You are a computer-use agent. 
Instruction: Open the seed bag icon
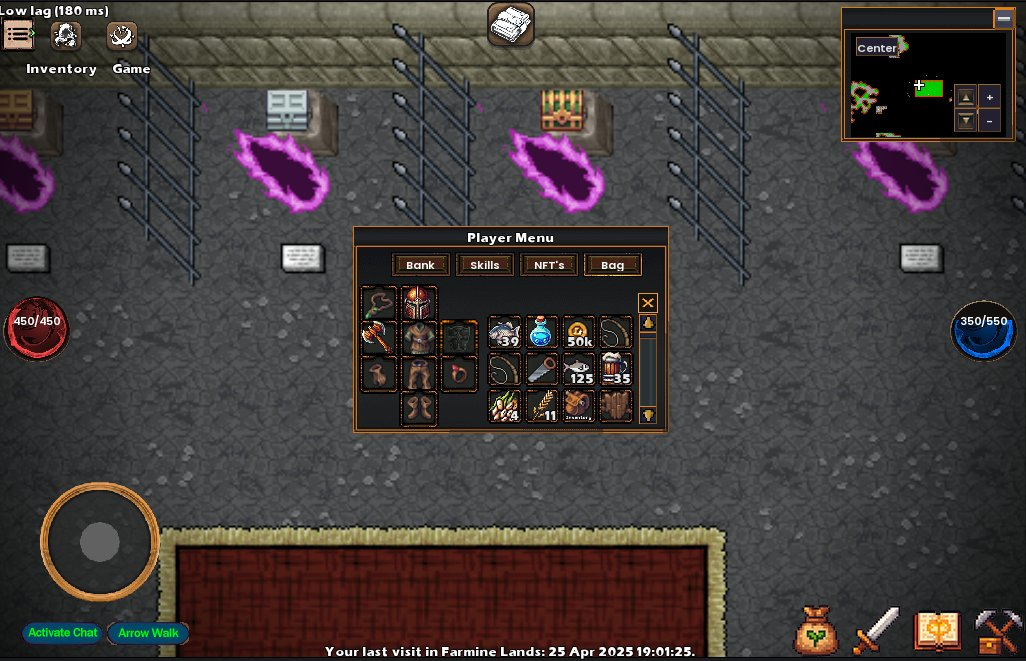817,630
